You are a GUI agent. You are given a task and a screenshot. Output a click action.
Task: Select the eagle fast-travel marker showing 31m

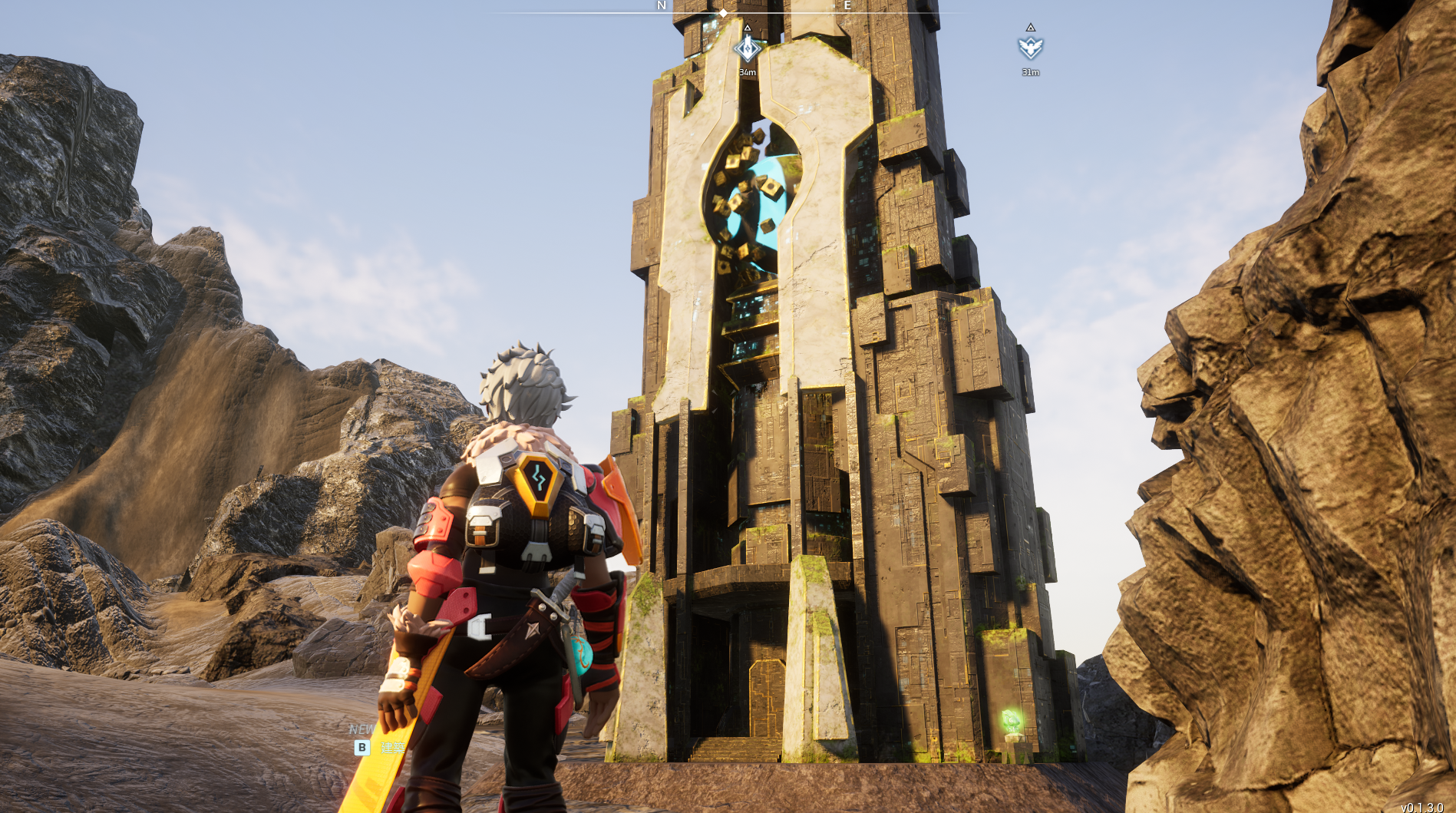point(1030,48)
